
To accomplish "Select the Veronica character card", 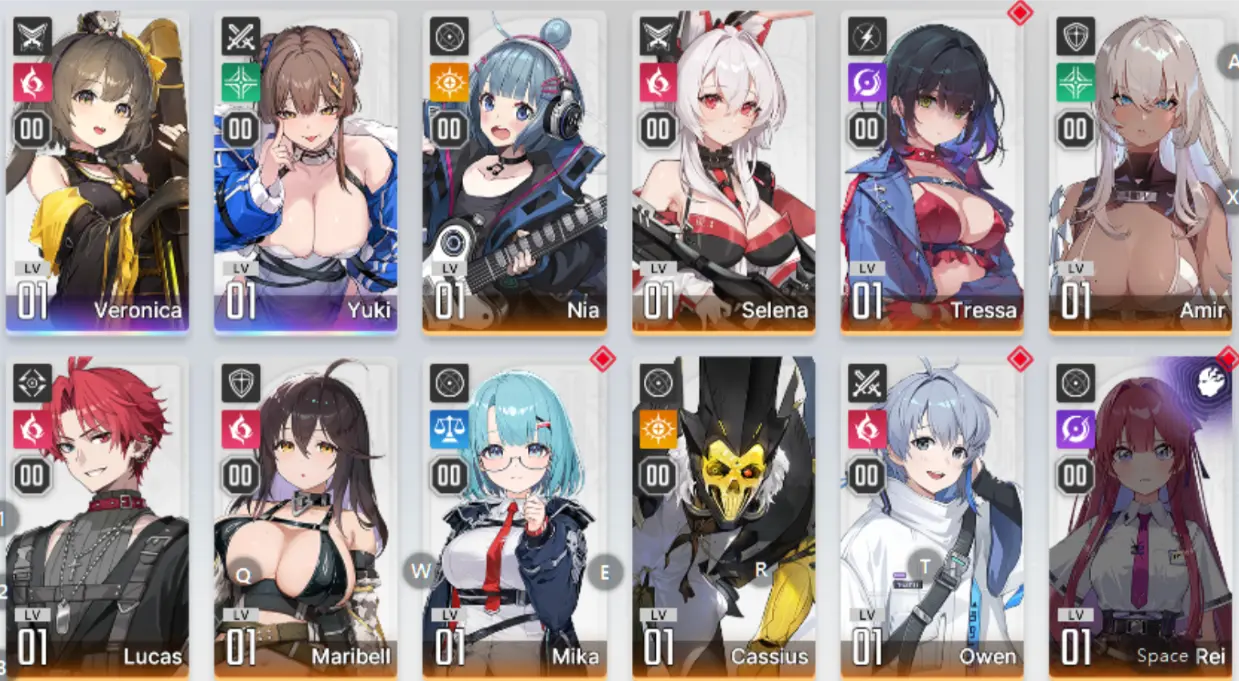I will [x=97, y=172].
